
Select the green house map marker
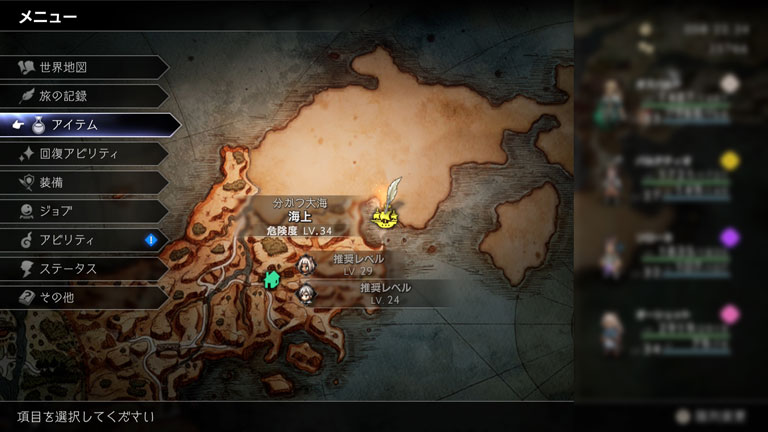pyautogui.click(x=271, y=279)
